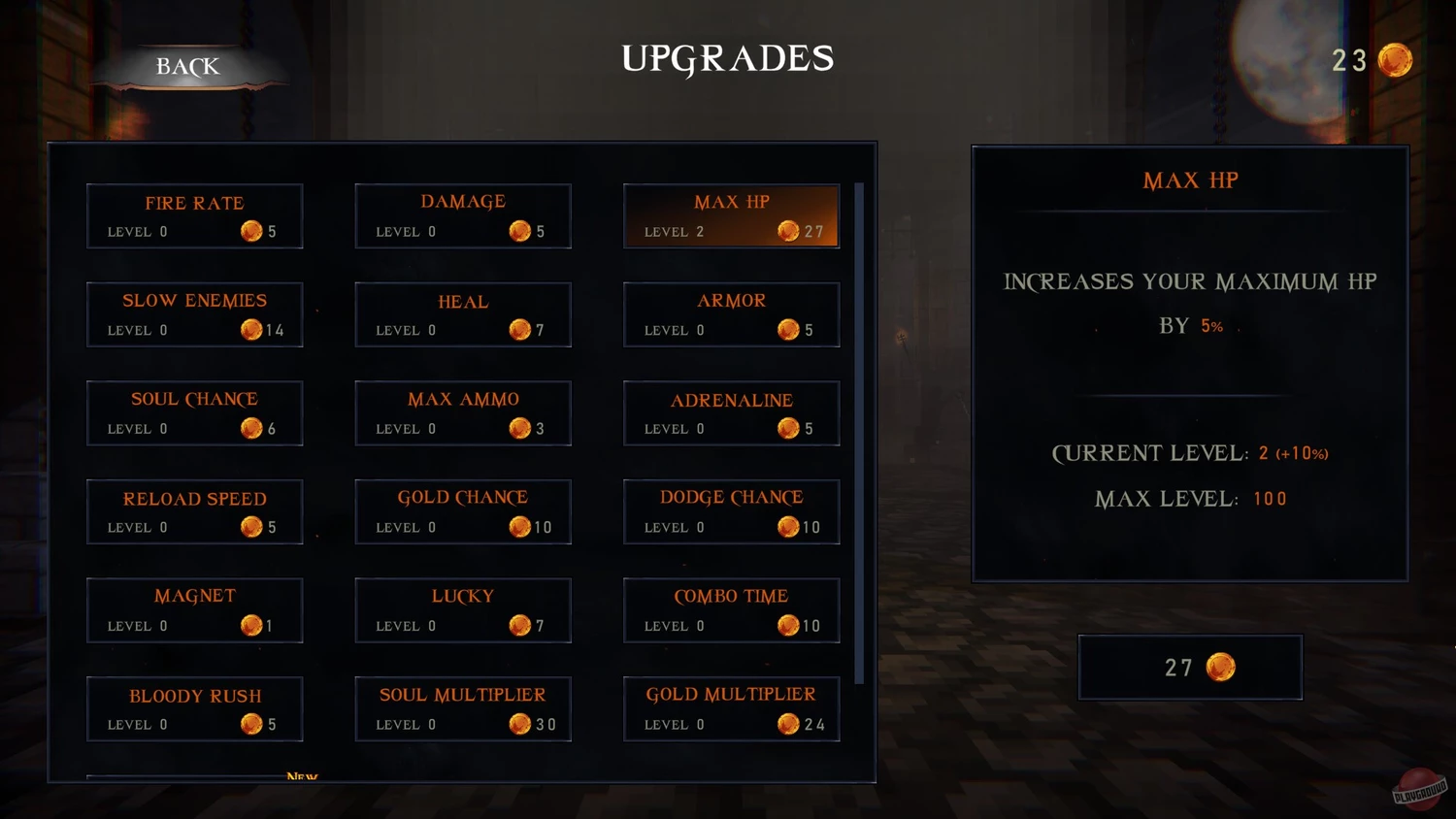This screenshot has width=1456, height=819.
Task: Select the Magnet upgrade
Action: point(194,610)
